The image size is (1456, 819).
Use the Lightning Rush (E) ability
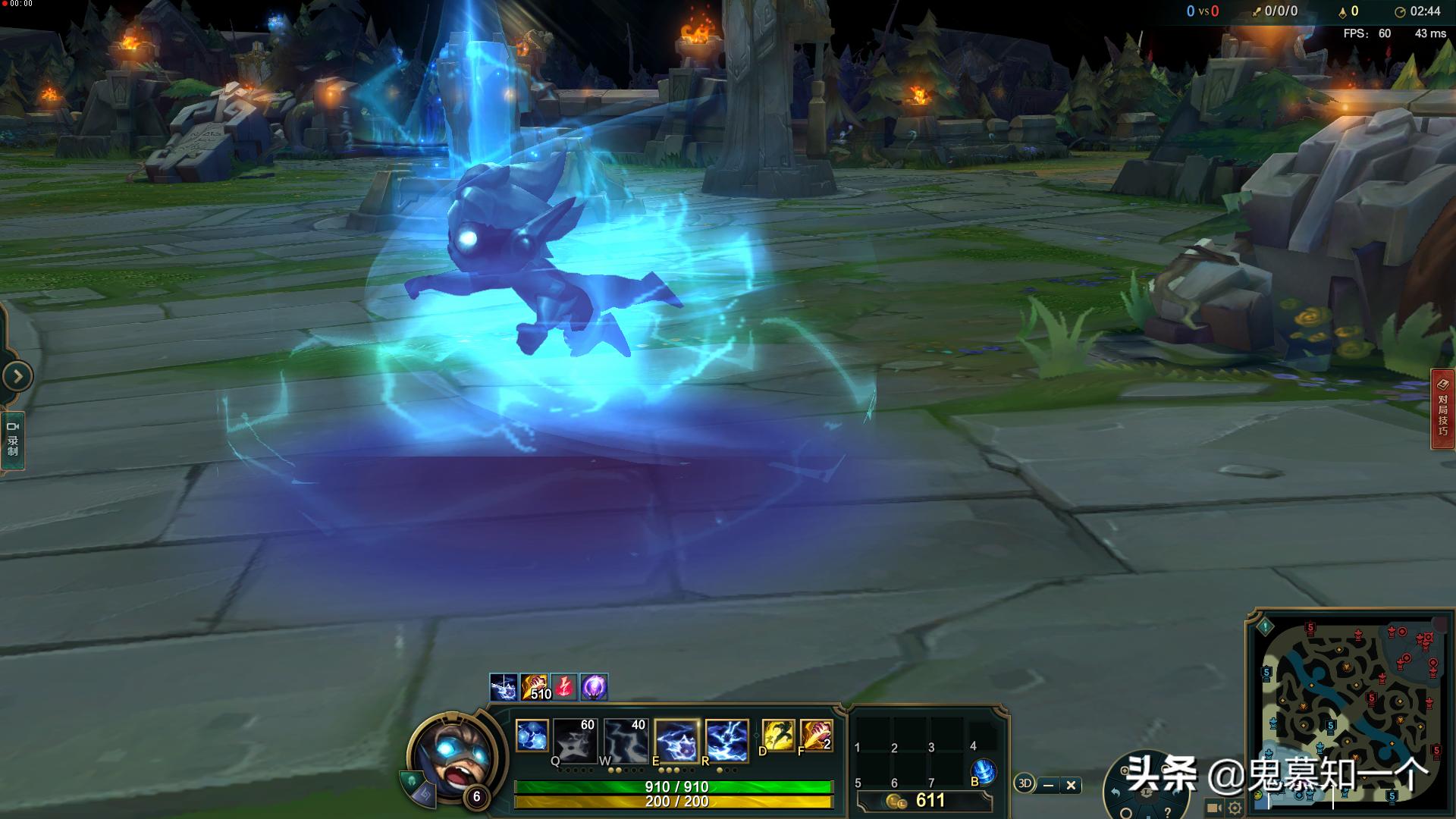tap(676, 740)
